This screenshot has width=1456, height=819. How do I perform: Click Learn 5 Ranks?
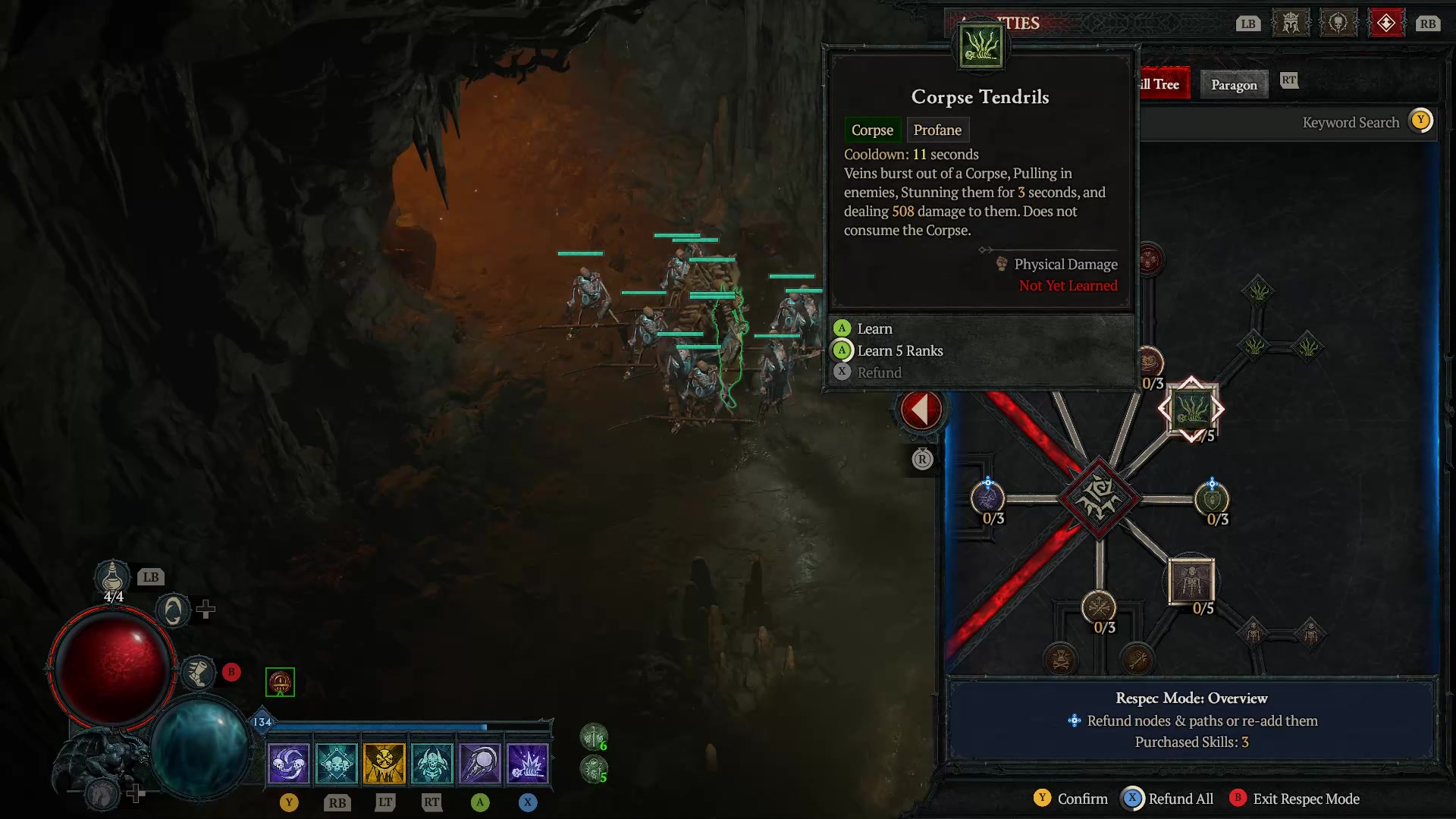(x=899, y=350)
